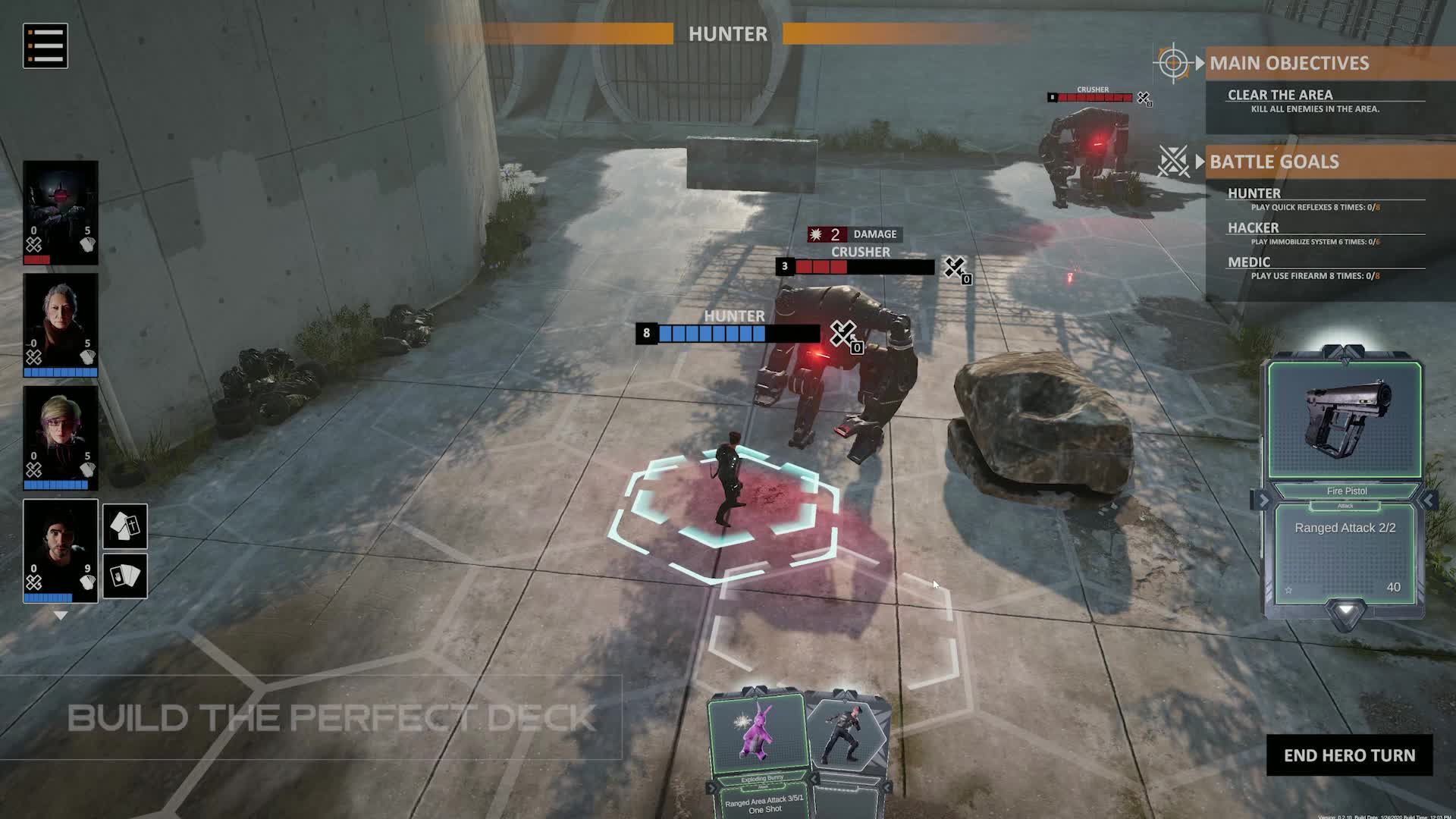
Task: End the hero turn
Action: pyautogui.click(x=1349, y=755)
